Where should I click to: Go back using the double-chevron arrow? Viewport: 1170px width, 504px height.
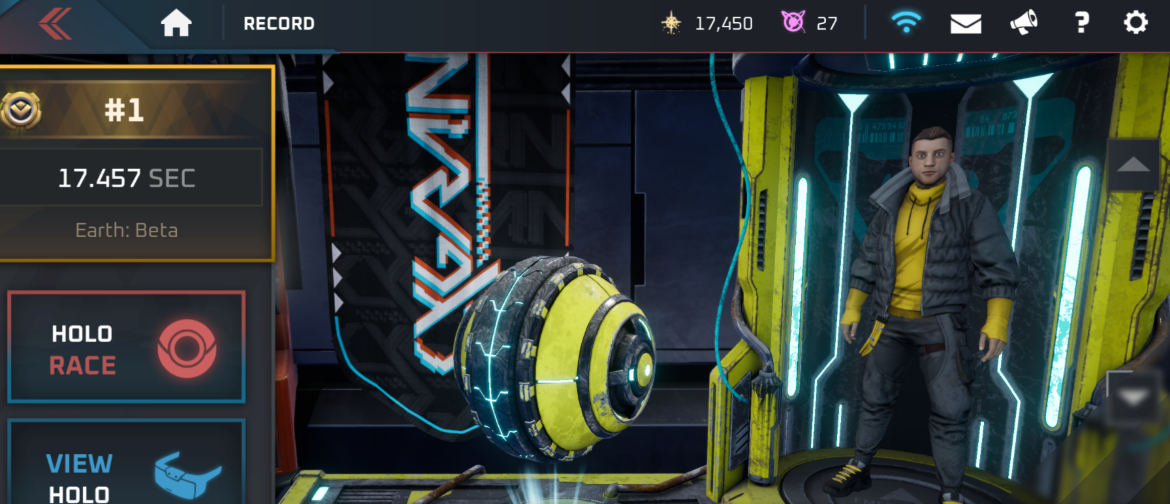(x=54, y=23)
